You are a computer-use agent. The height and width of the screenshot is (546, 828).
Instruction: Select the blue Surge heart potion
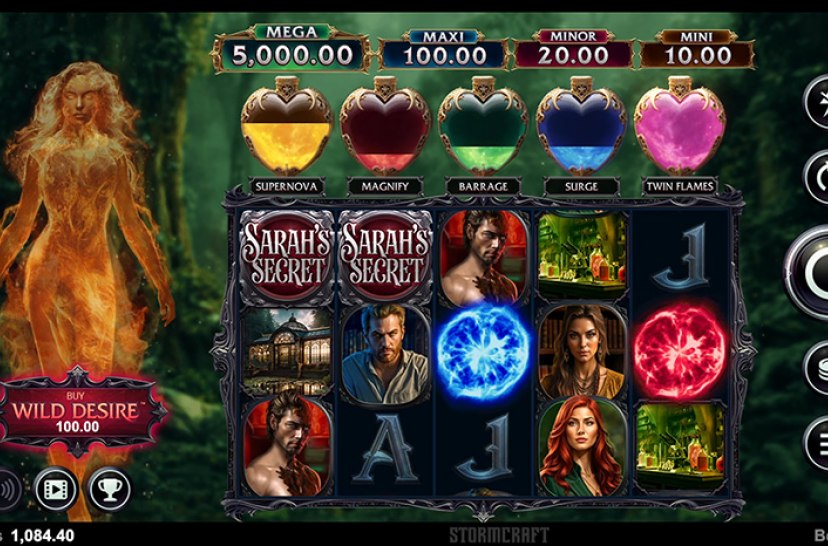580,130
